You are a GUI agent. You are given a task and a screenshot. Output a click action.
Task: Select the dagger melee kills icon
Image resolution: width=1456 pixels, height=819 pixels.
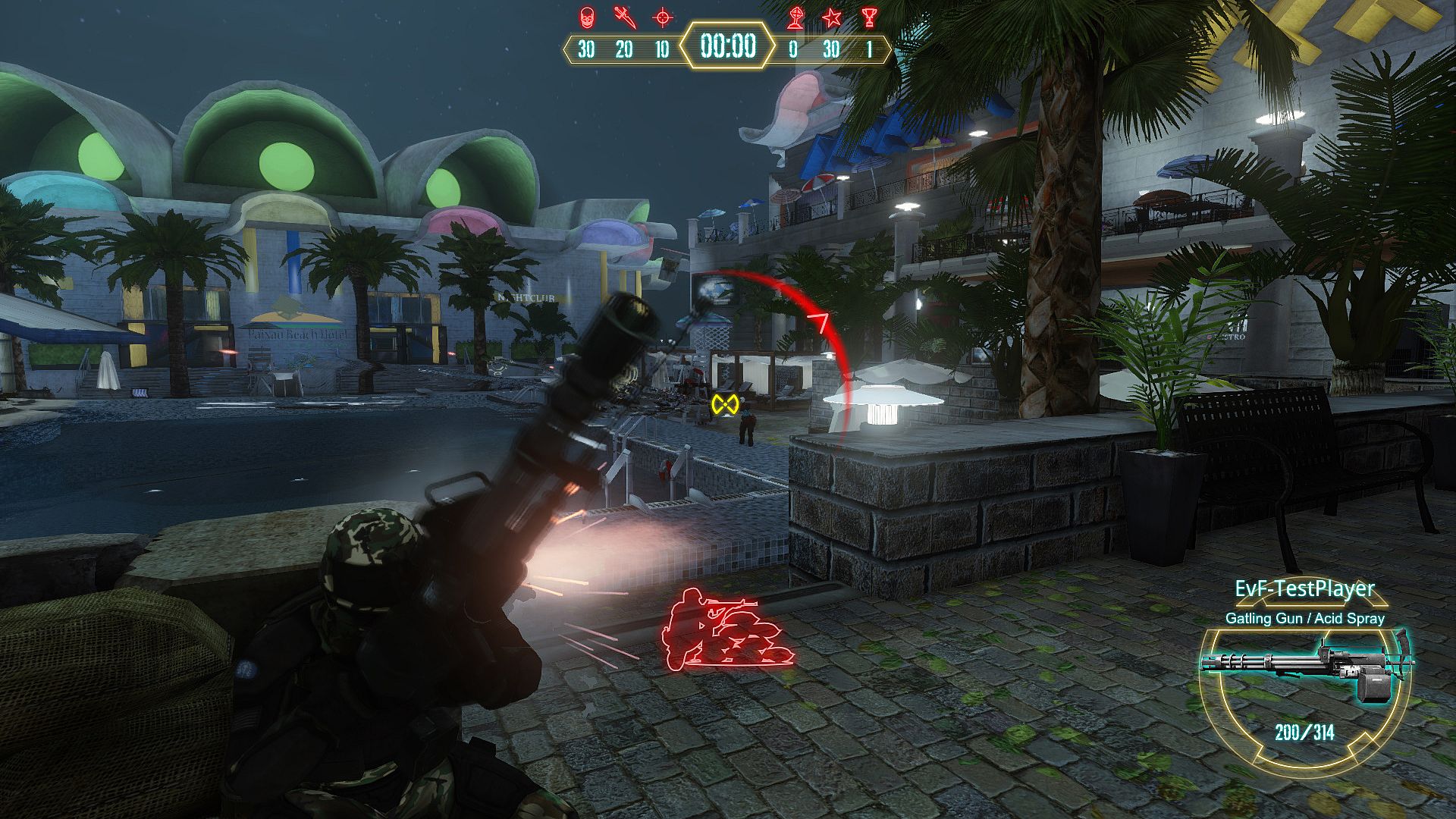pos(624,16)
